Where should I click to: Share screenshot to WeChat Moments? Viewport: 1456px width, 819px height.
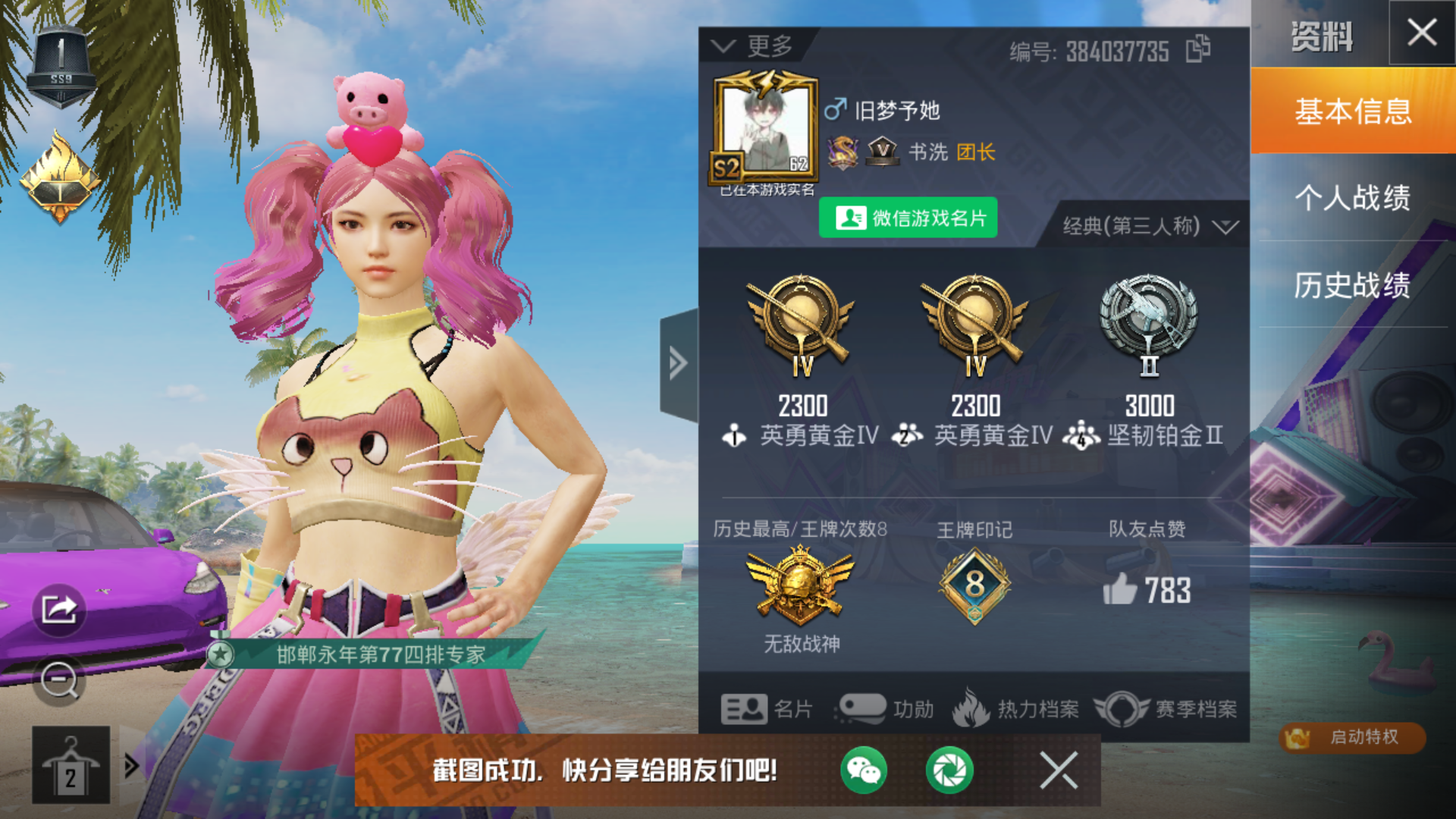[x=949, y=770]
